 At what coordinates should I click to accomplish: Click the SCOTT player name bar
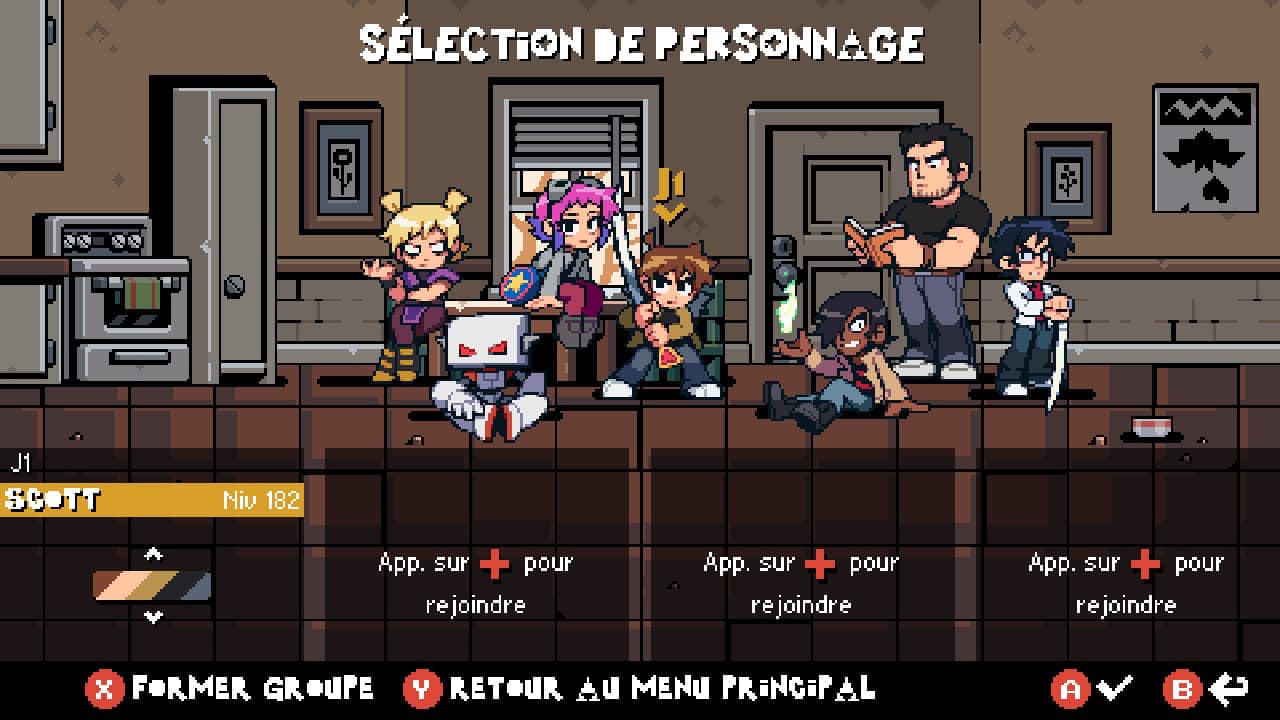[152, 500]
